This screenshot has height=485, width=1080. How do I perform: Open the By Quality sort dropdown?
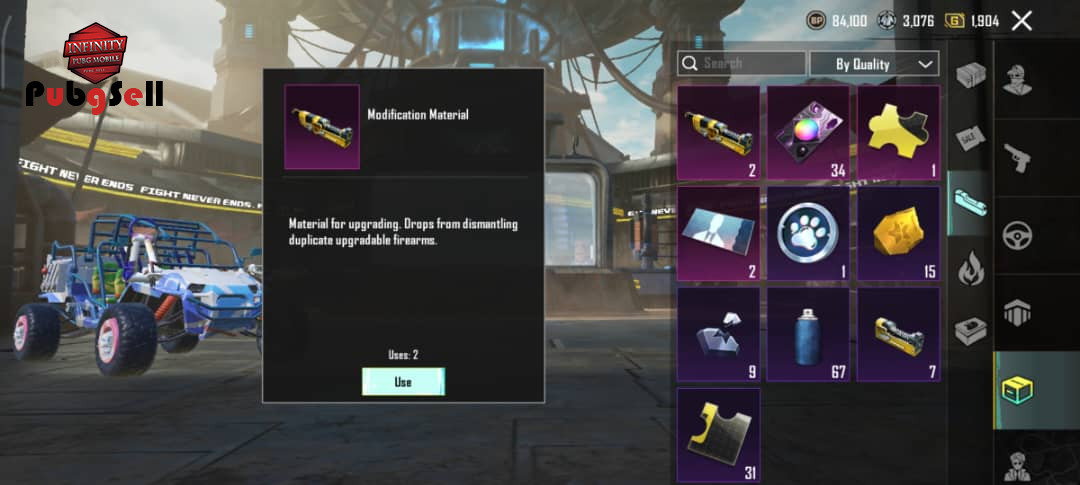pos(874,64)
